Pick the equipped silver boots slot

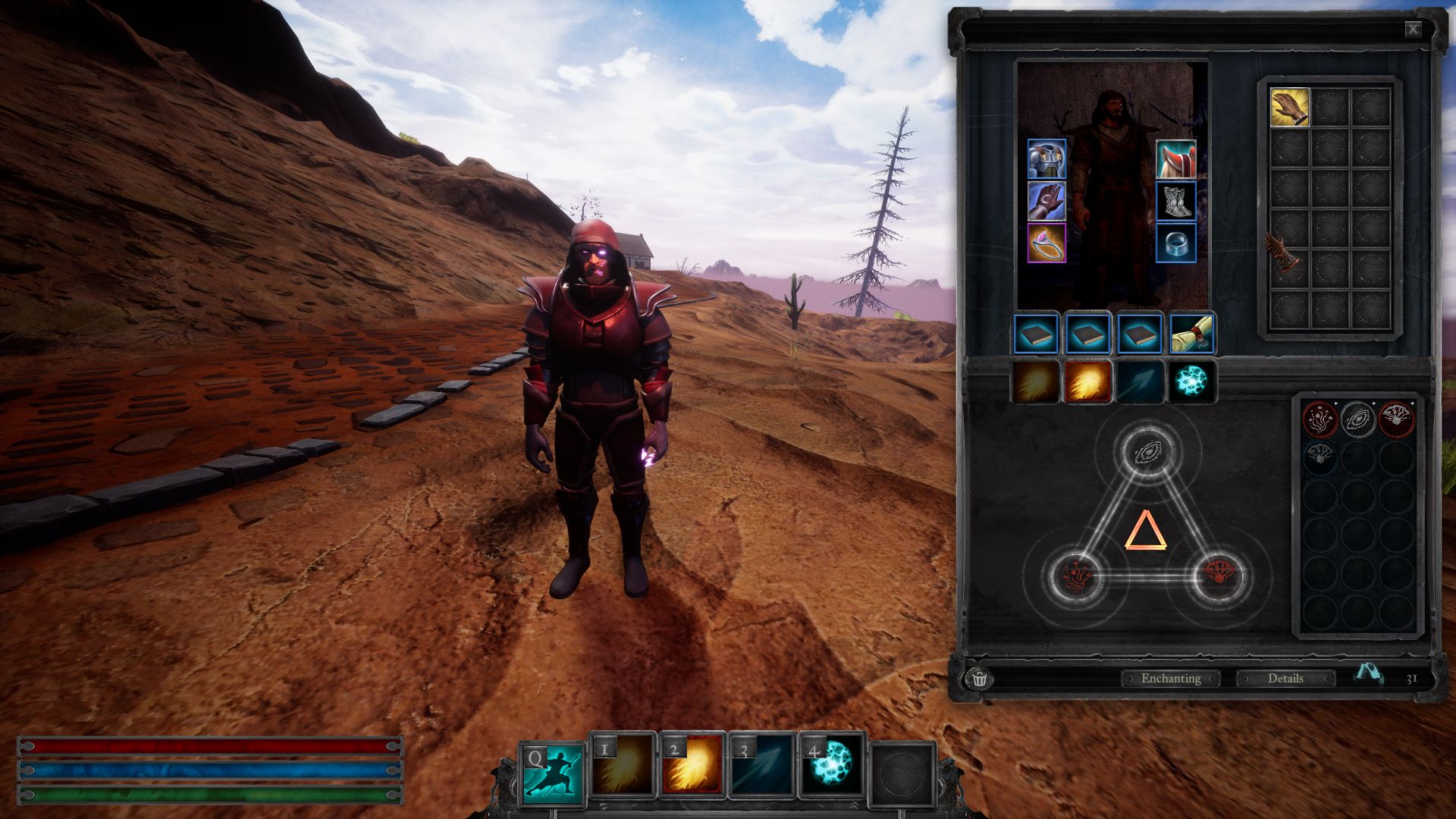[x=1175, y=201]
